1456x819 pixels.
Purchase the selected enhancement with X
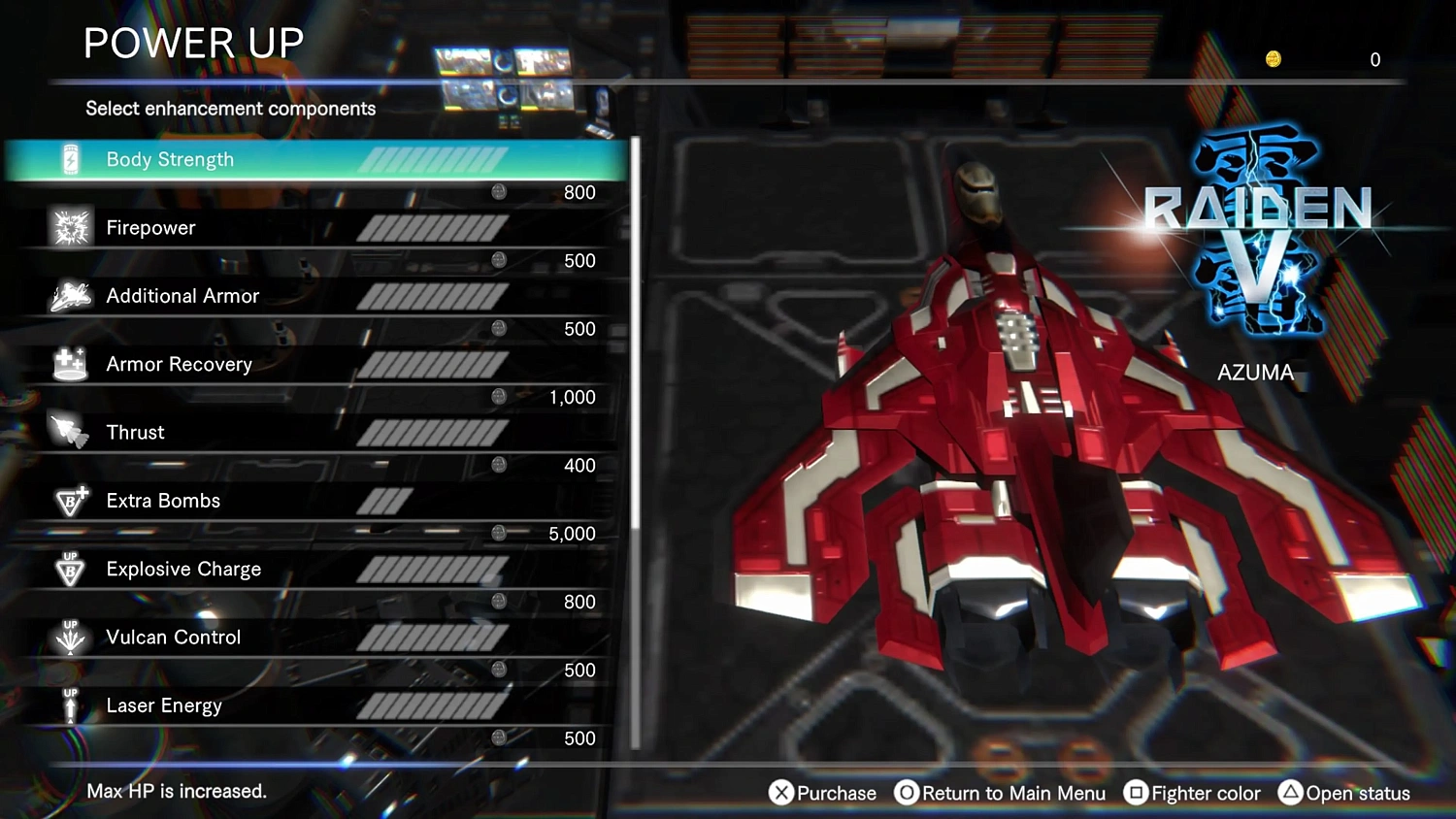pyautogui.click(x=821, y=793)
